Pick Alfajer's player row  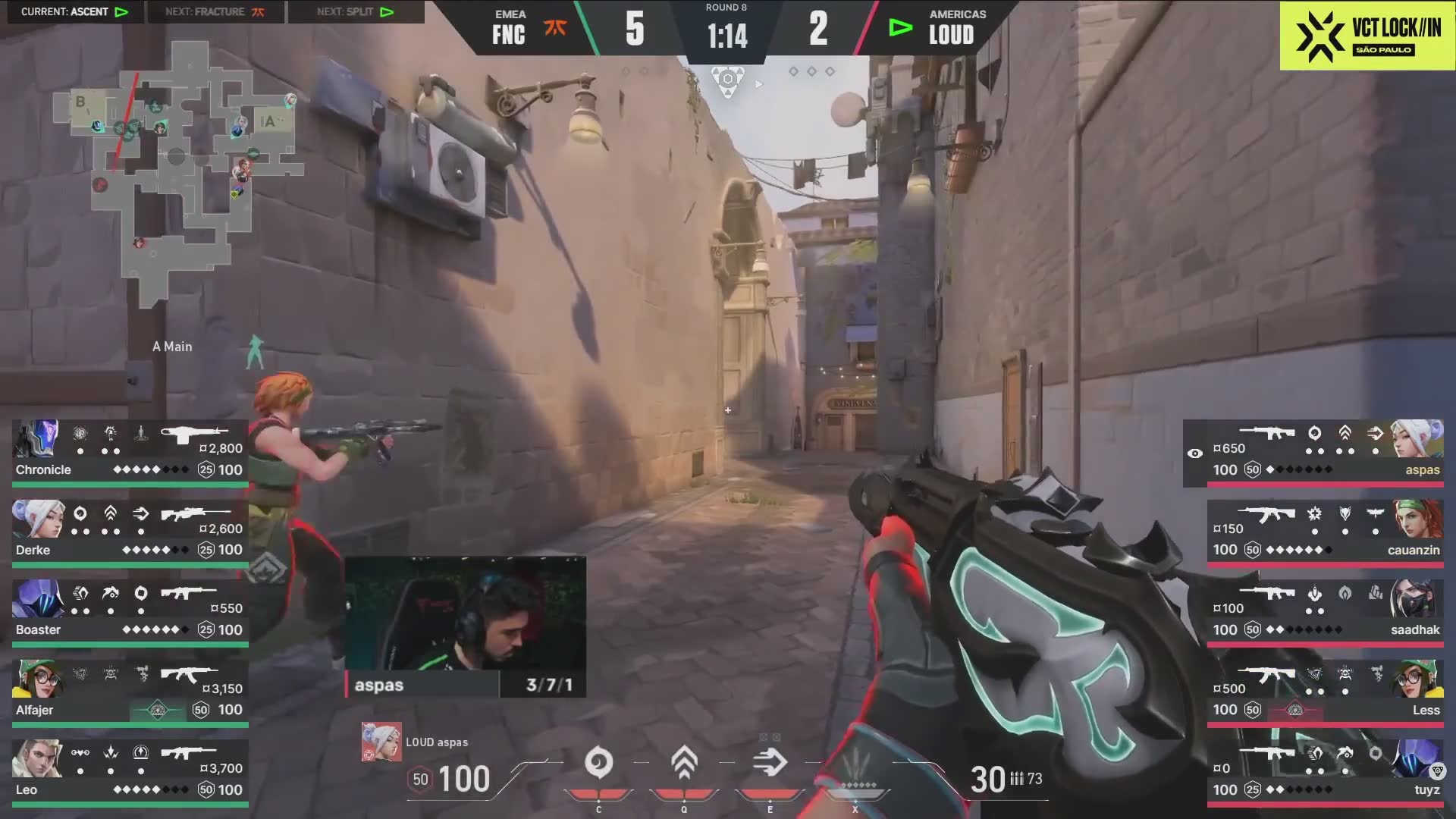pyautogui.click(x=130, y=691)
